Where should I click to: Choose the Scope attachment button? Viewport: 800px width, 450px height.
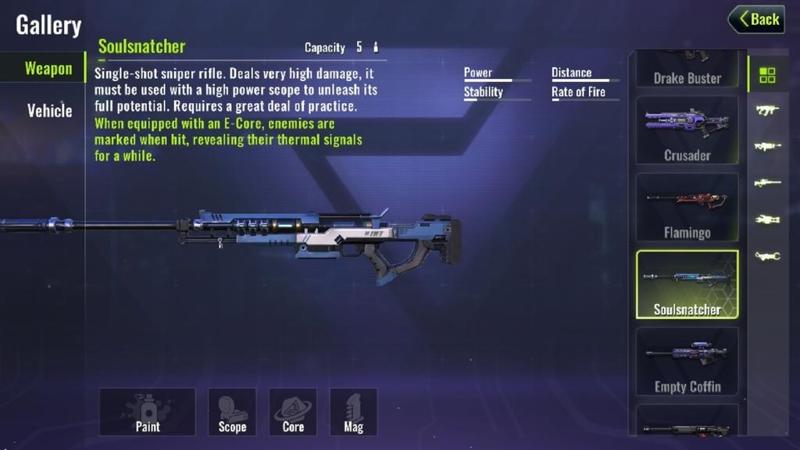point(232,412)
